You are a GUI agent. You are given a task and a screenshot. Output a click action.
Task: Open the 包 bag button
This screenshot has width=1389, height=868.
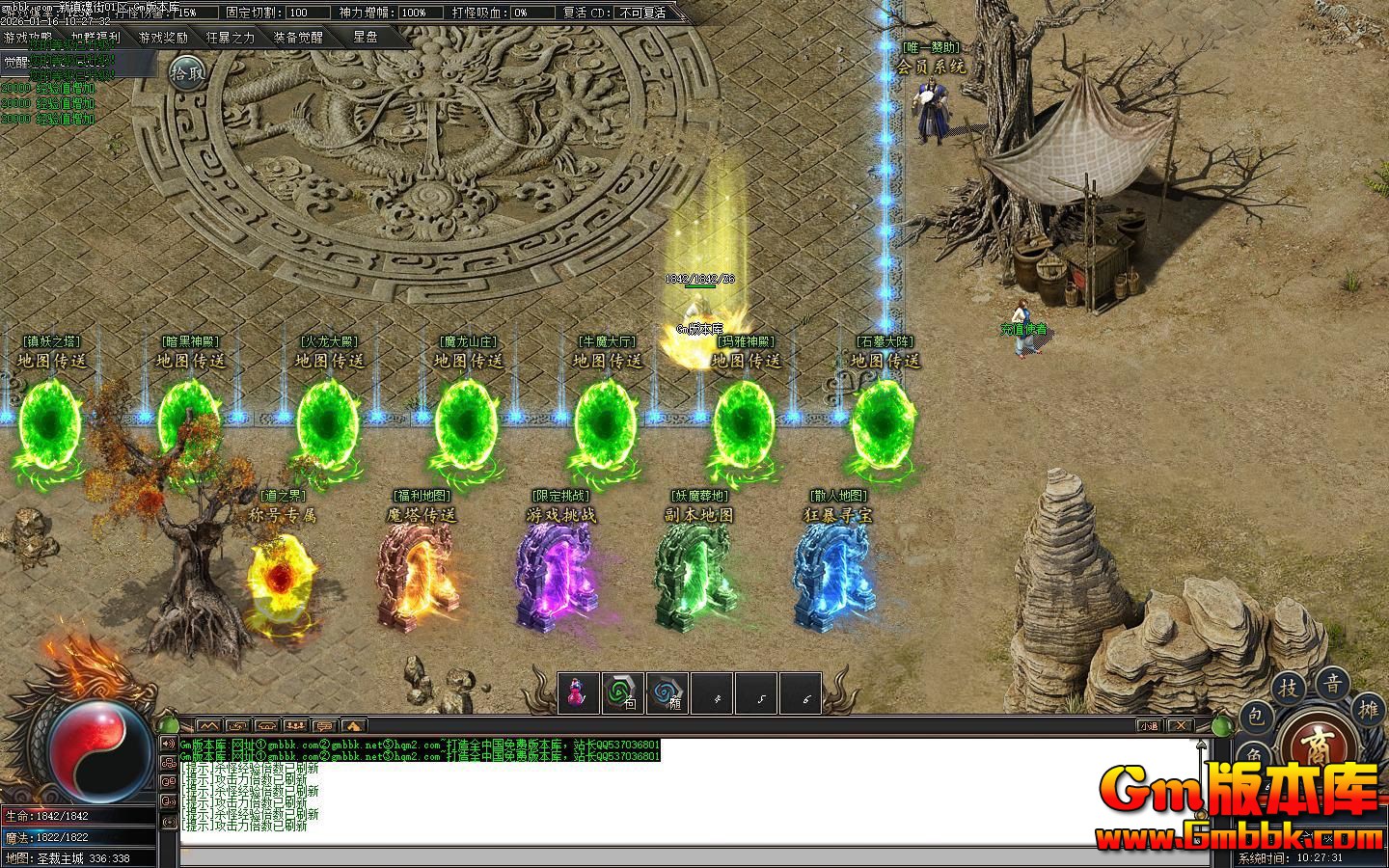pos(1255,716)
